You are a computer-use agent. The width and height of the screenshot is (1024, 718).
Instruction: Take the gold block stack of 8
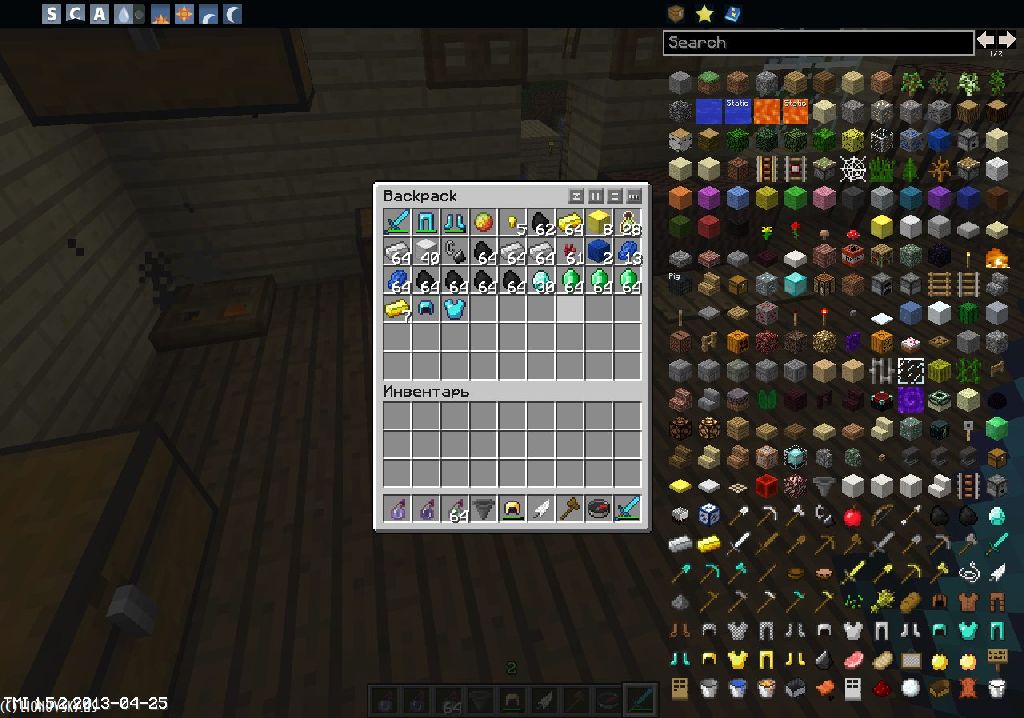click(599, 222)
